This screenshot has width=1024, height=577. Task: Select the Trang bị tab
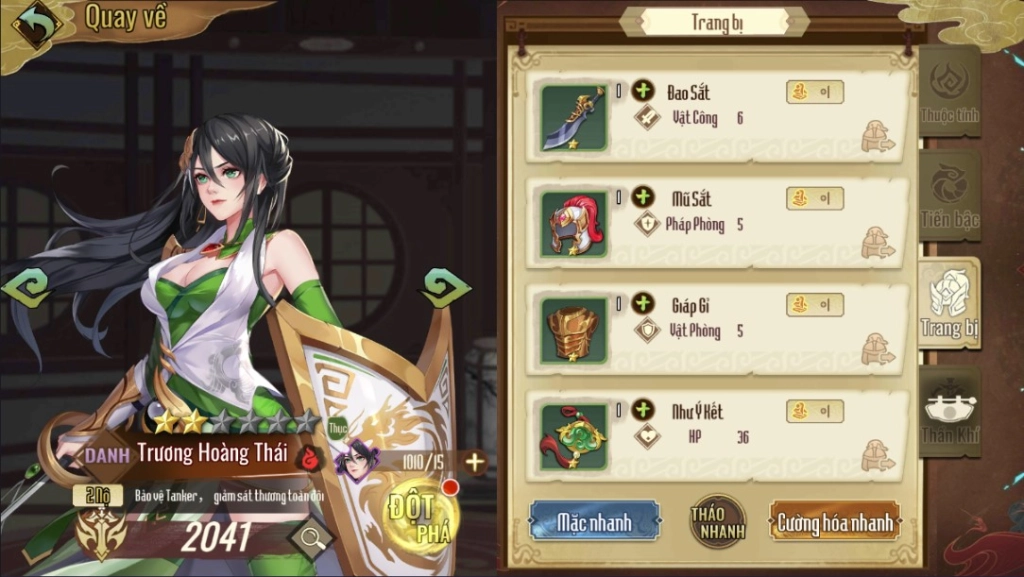[948, 303]
